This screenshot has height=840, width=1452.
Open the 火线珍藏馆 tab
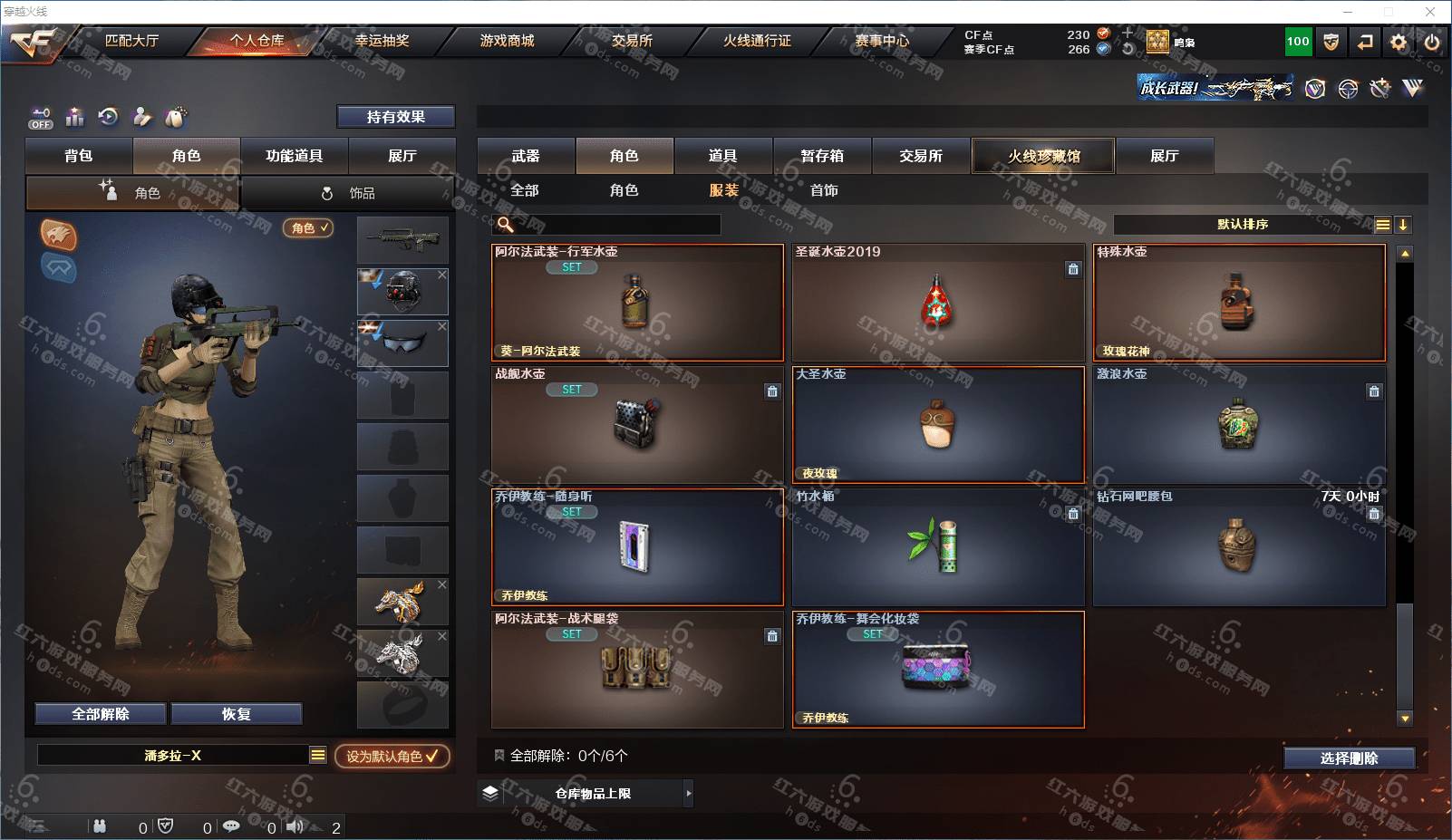click(x=1043, y=156)
